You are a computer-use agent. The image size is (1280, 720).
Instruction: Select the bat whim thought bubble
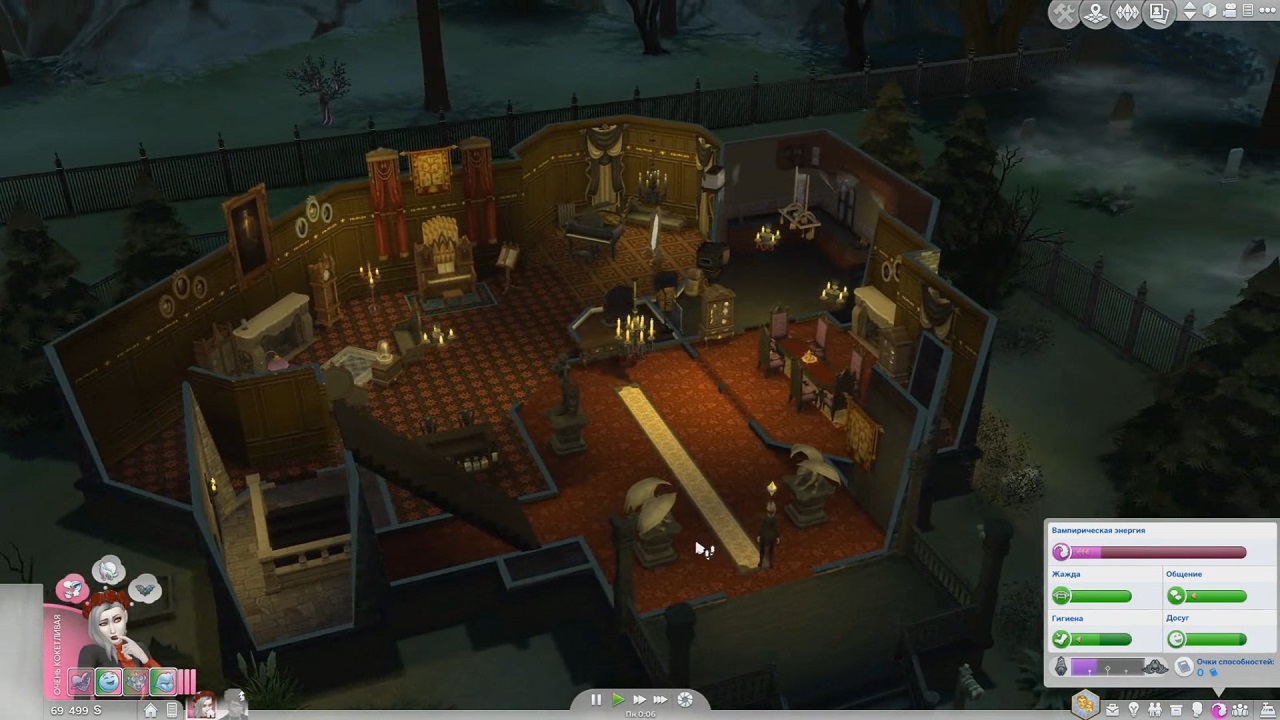[x=145, y=589]
